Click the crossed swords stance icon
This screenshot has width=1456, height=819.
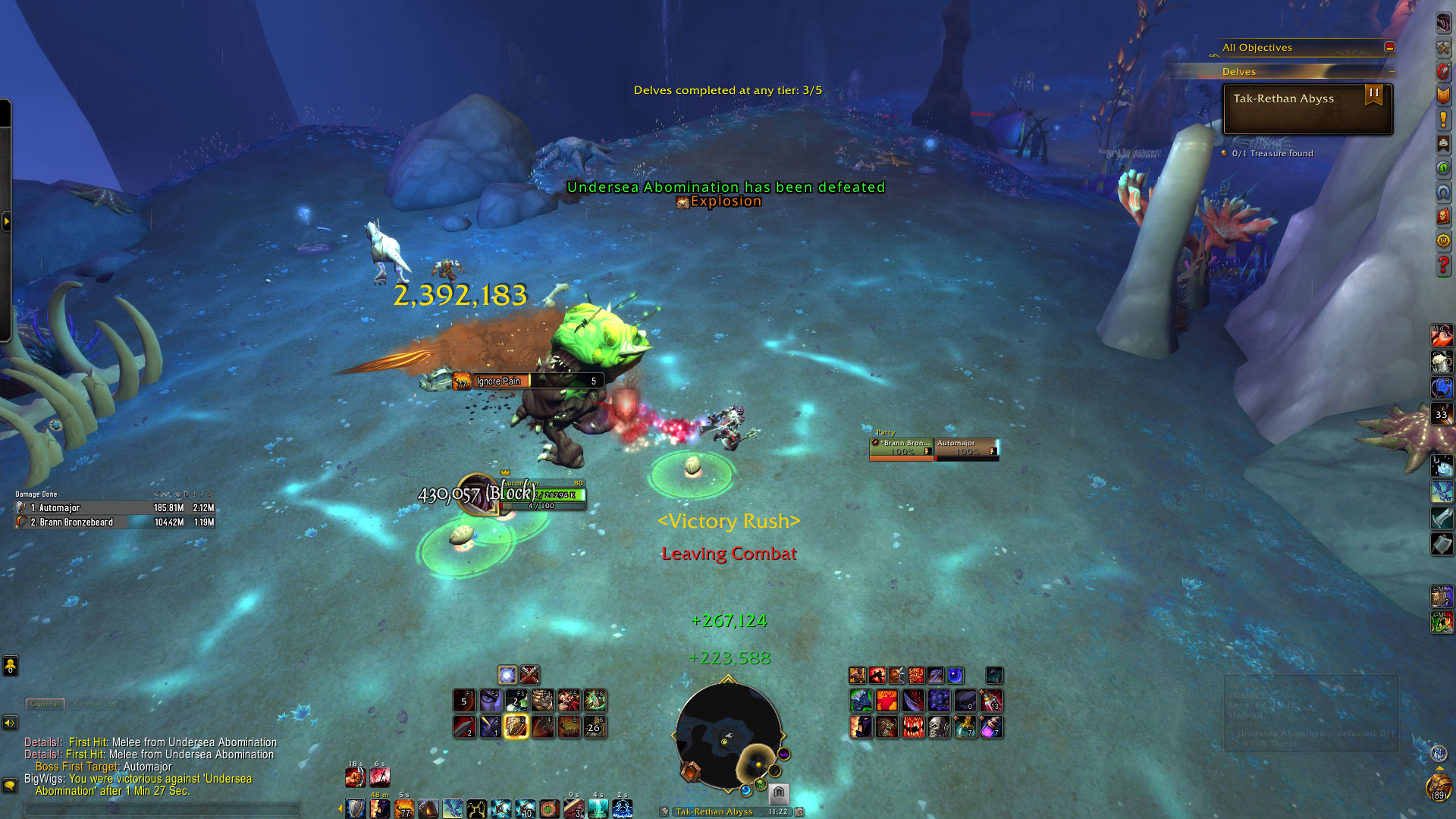click(529, 674)
